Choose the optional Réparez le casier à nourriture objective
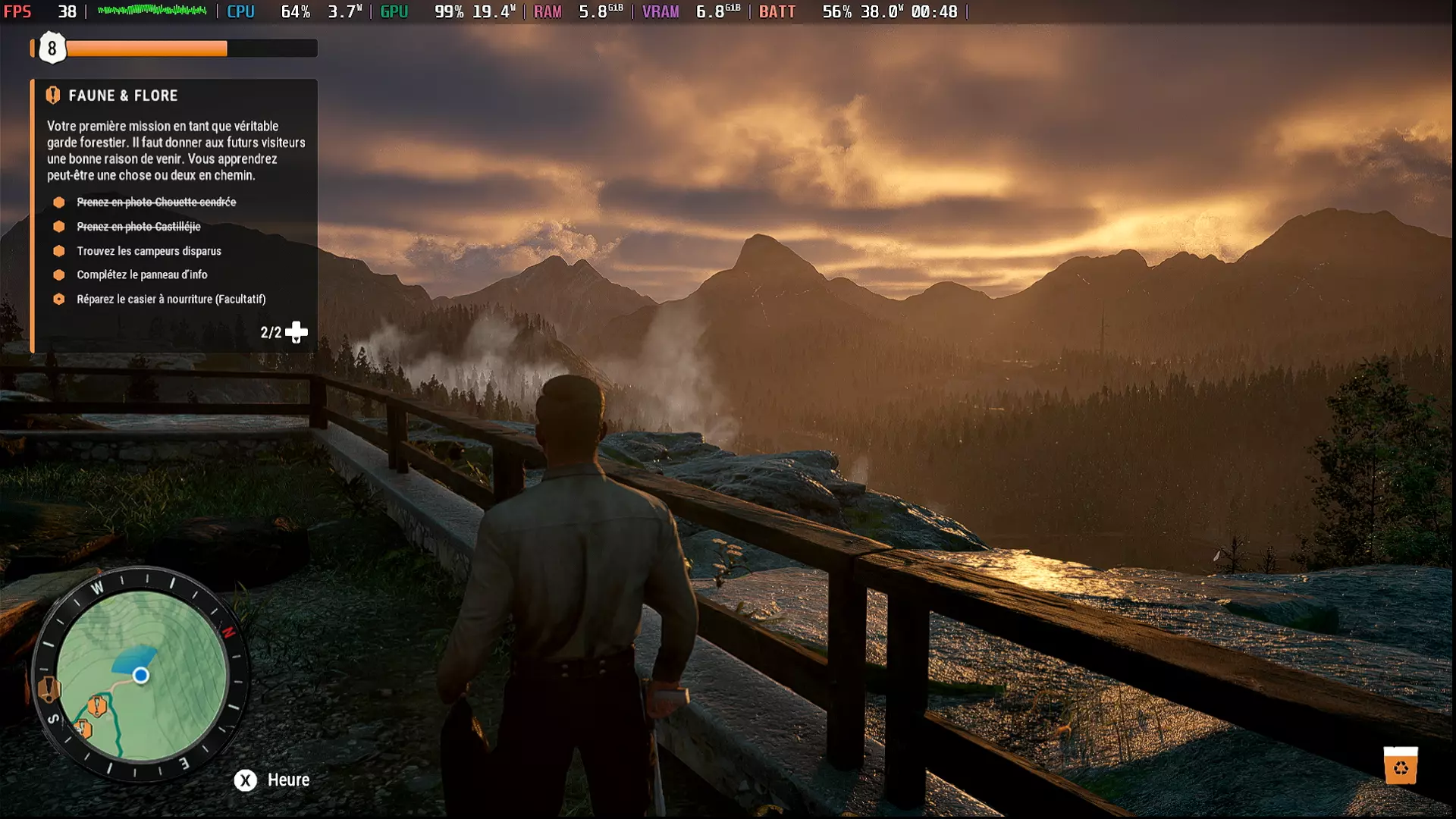This screenshot has height=819, width=1456. point(171,299)
